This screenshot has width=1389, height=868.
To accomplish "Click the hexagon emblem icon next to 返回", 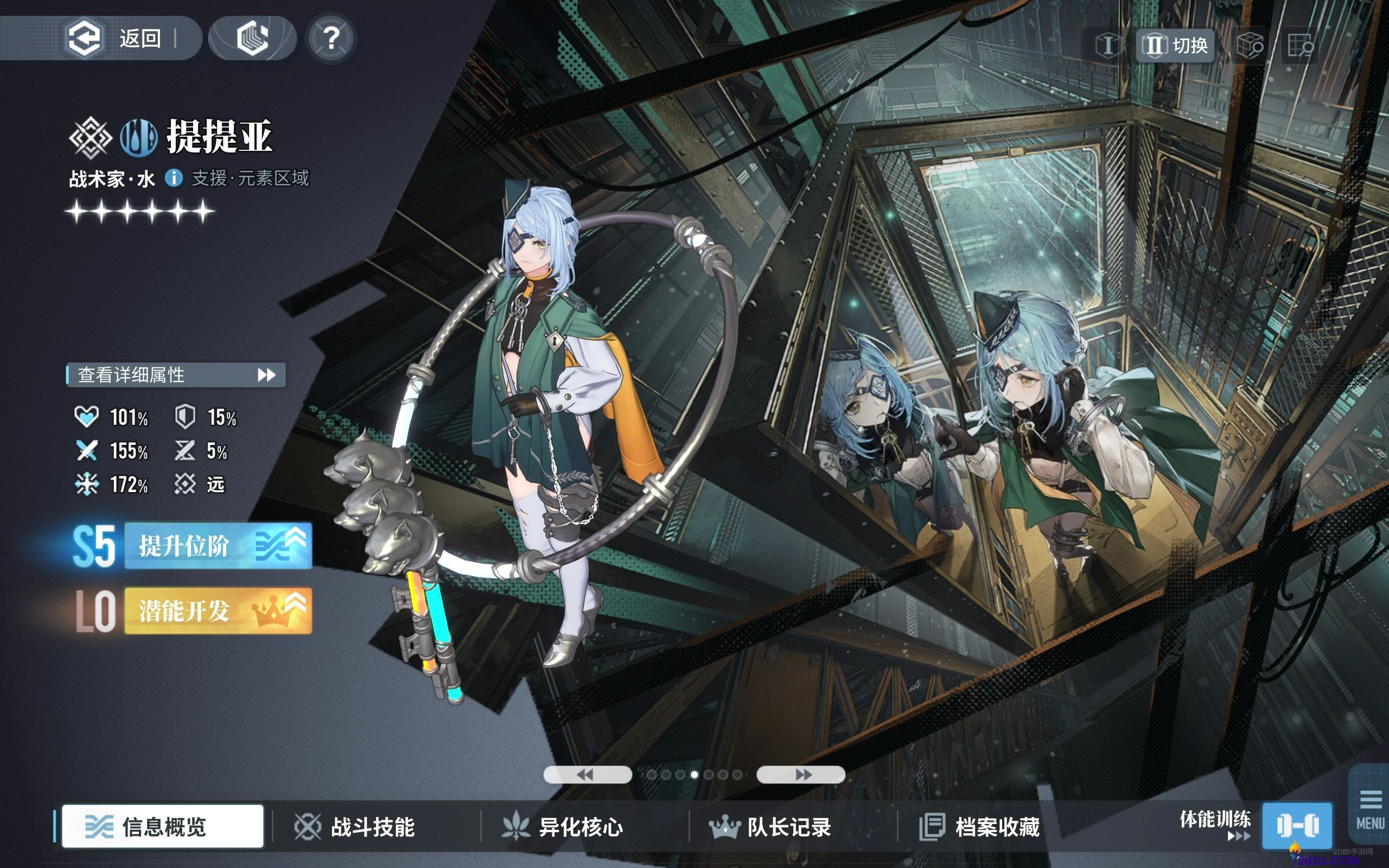I will click(x=252, y=38).
